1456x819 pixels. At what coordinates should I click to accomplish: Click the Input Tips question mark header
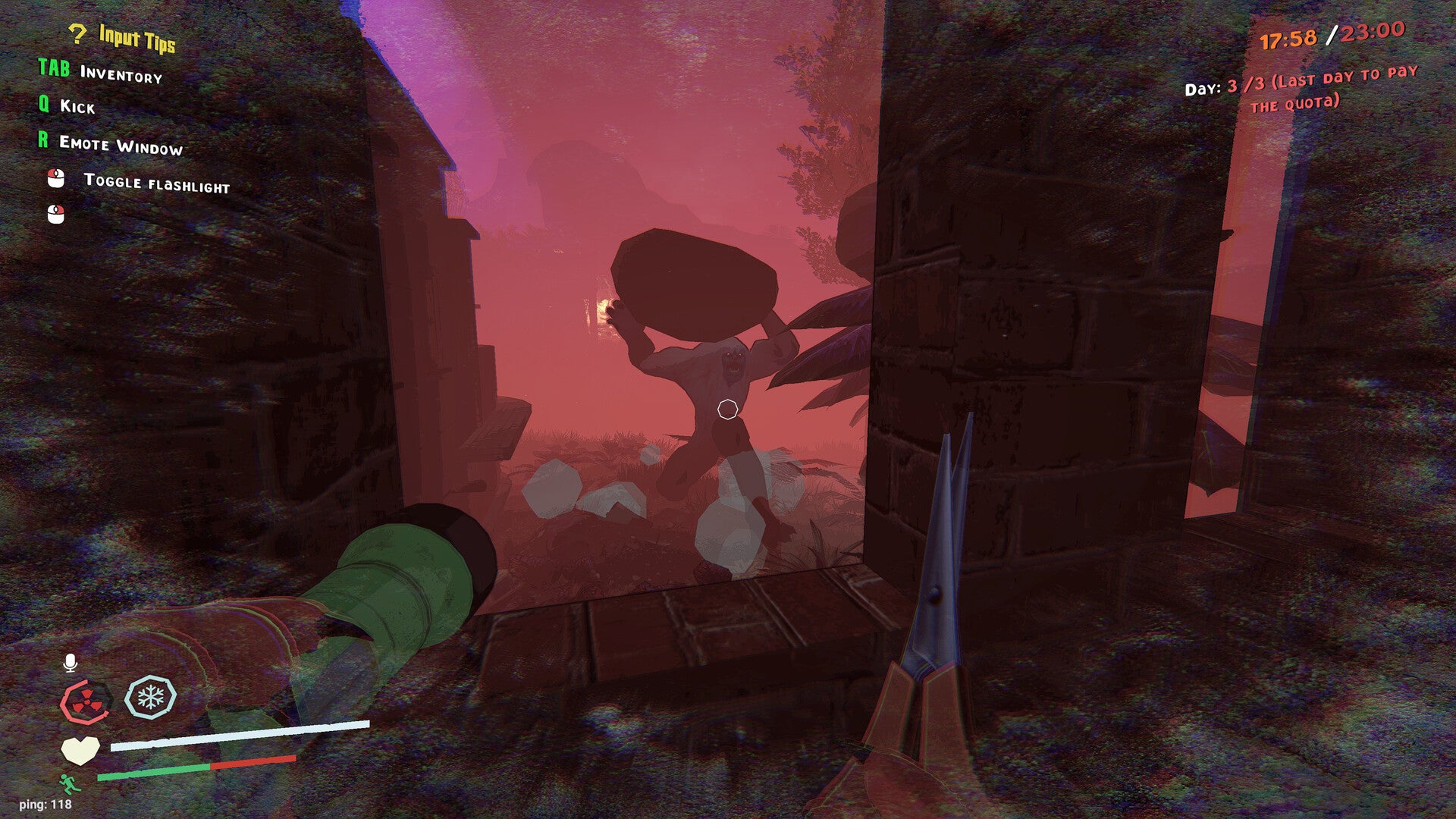(x=122, y=36)
